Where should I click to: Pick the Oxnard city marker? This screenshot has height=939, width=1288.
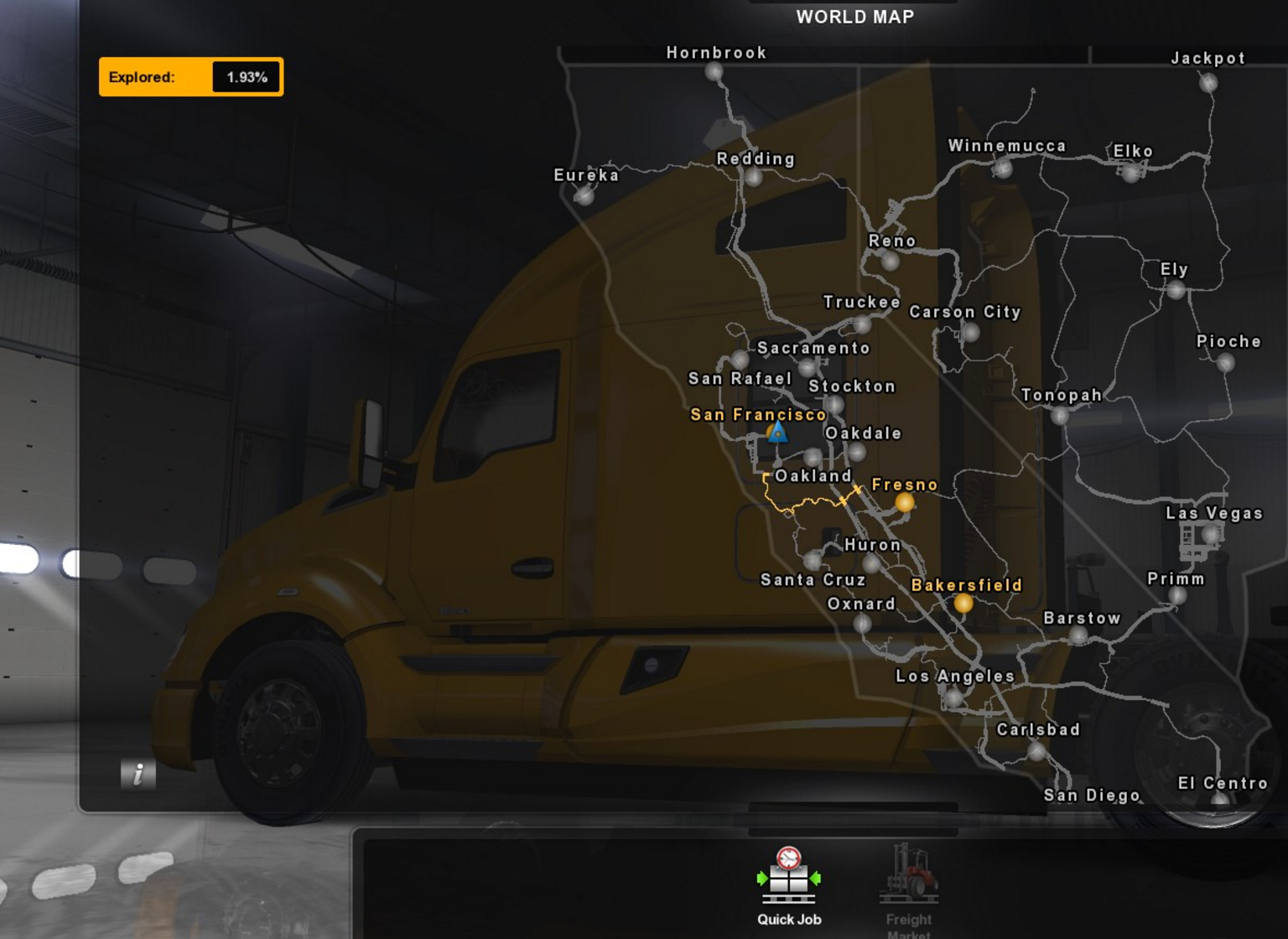pos(862,623)
